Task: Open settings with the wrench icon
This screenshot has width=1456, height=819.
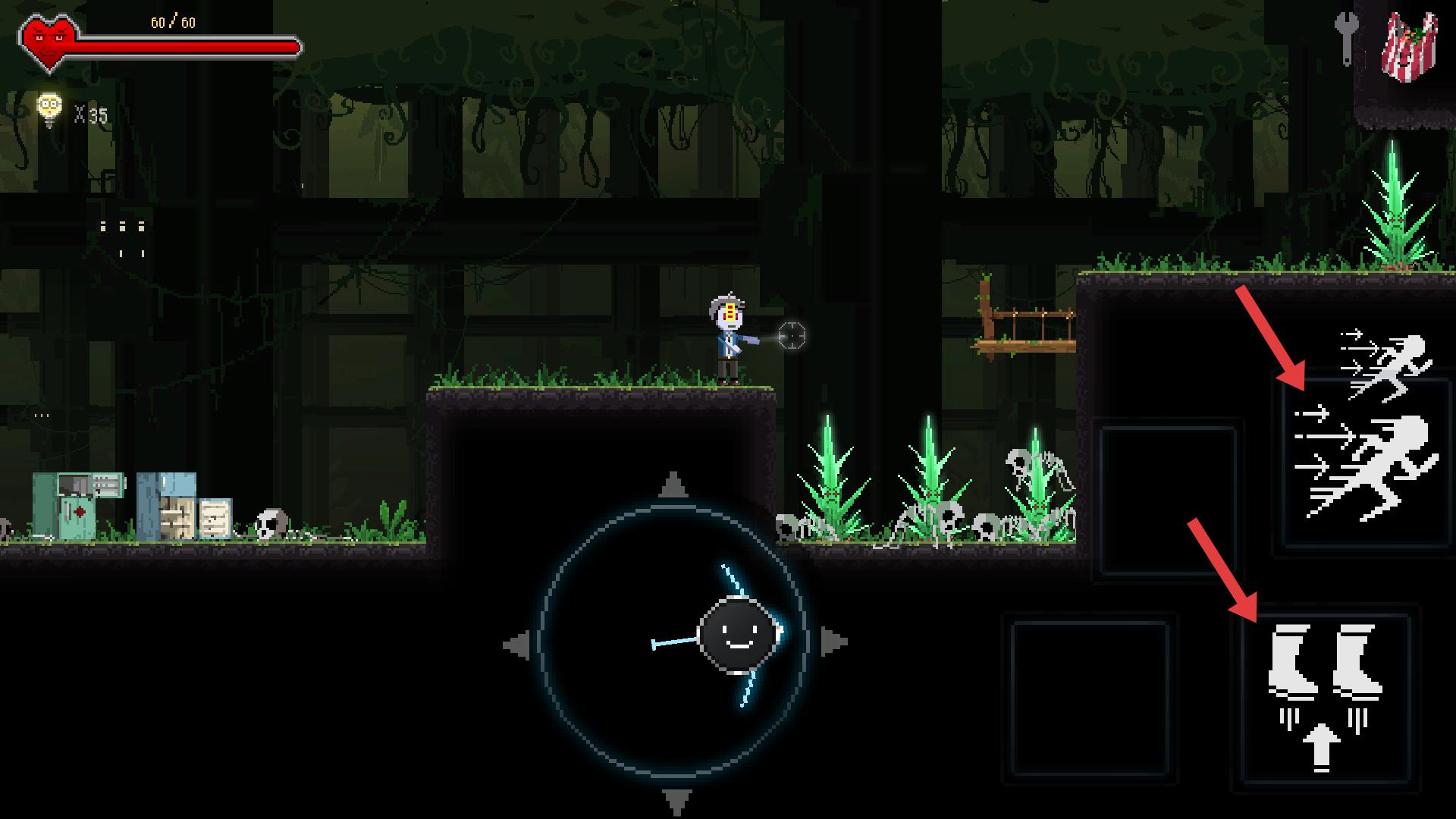Action: (1346, 37)
